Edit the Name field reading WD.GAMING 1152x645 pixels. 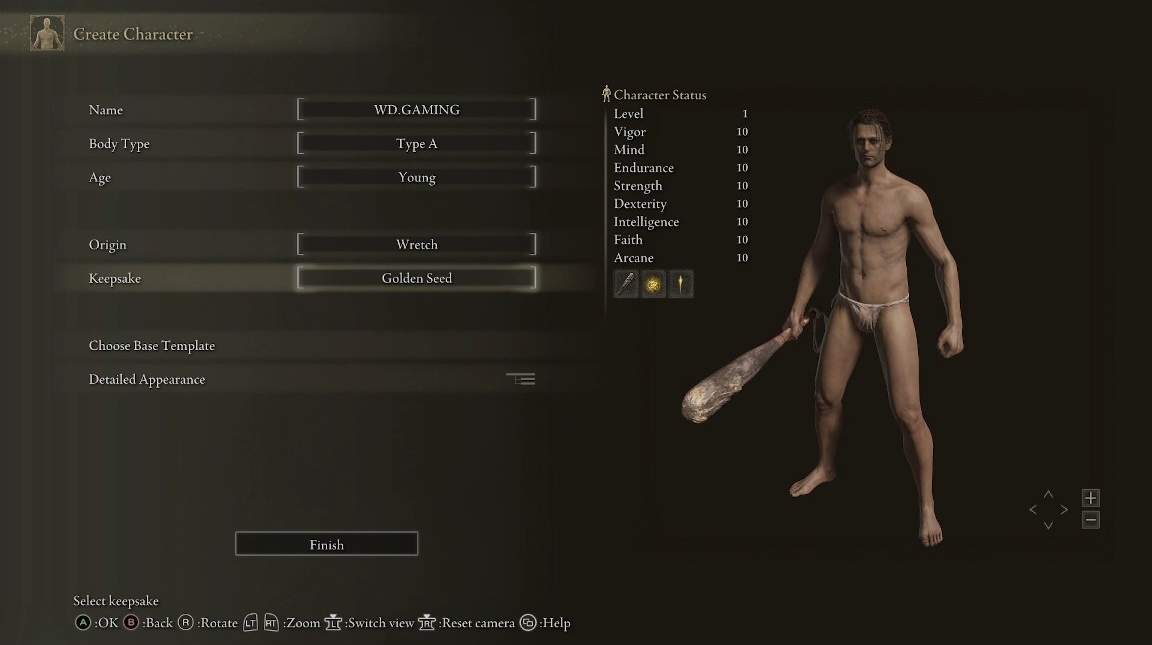coord(416,110)
